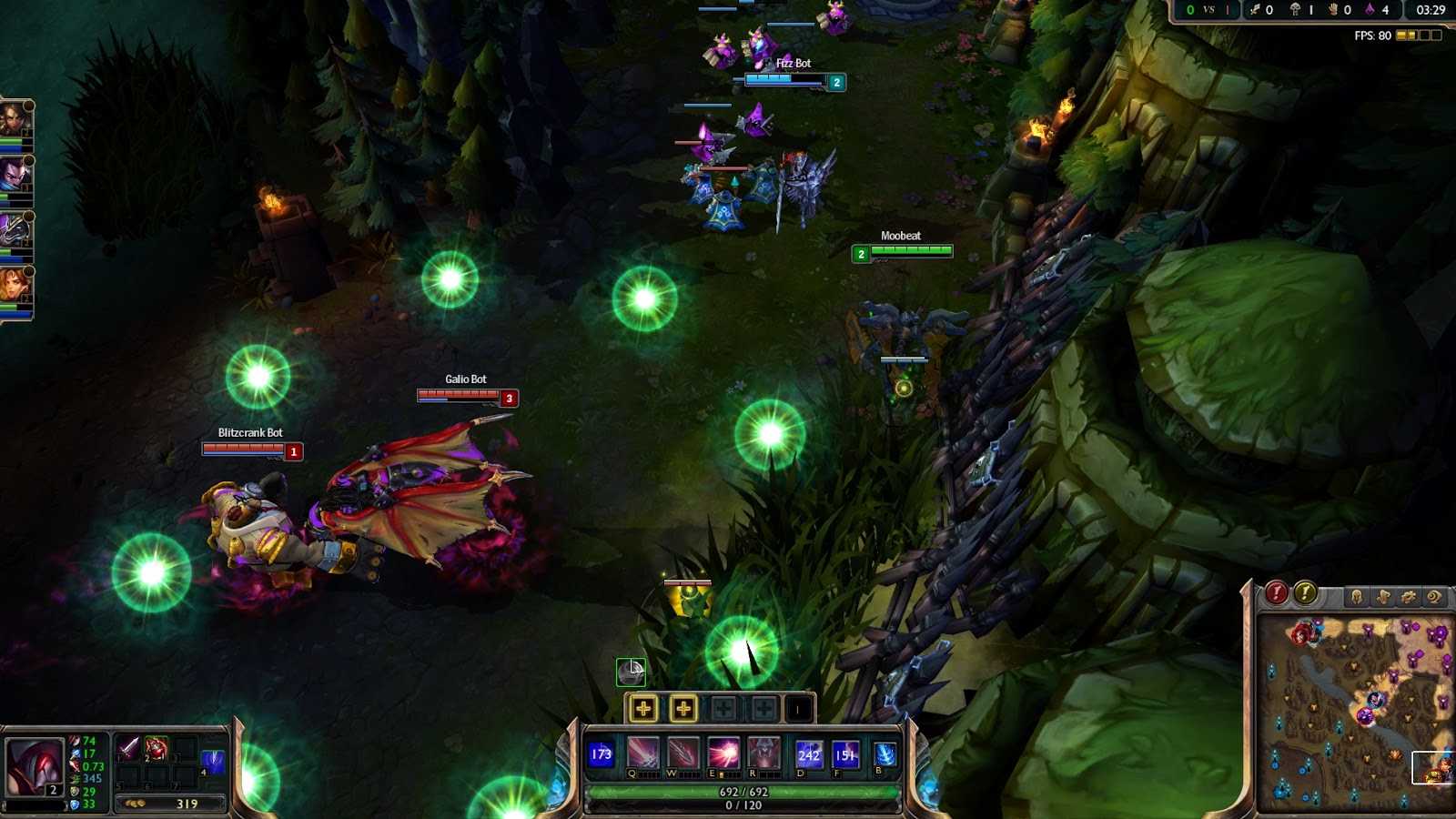Click the blue B recall icon

click(x=885, y=753)
